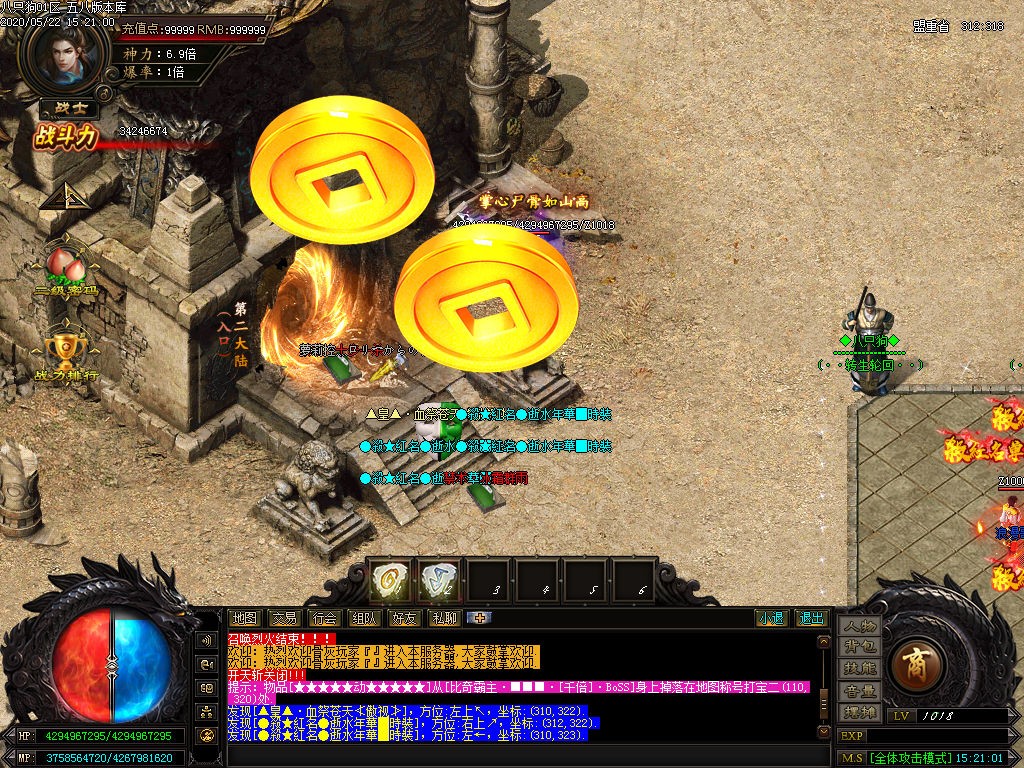Open the 行会 guild panel
Image resolution: width=1024 pixels, height=768 pixels.
pos(323,618)
